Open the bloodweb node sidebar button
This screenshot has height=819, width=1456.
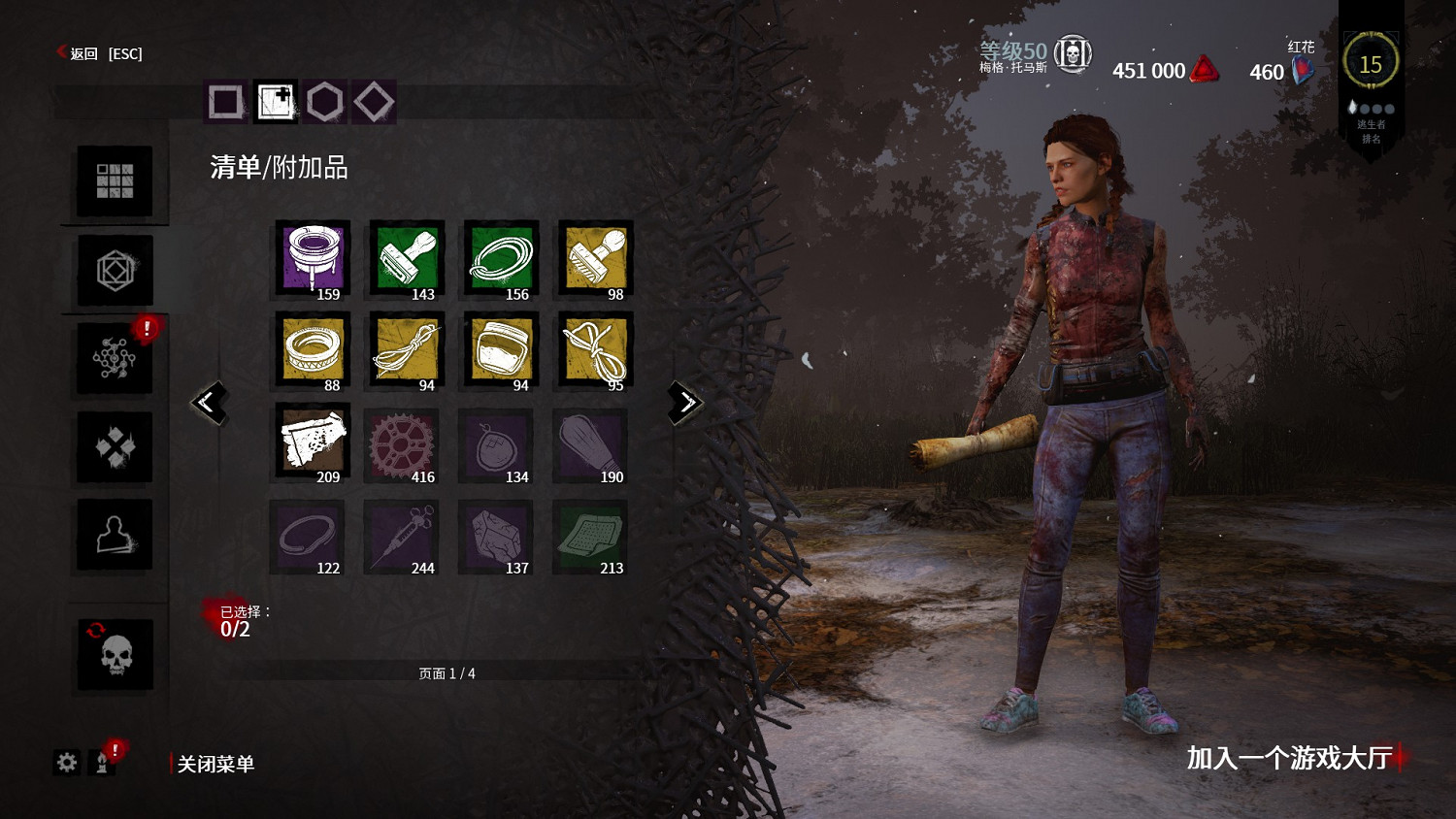pyautogui.click(x=115, y=358)
